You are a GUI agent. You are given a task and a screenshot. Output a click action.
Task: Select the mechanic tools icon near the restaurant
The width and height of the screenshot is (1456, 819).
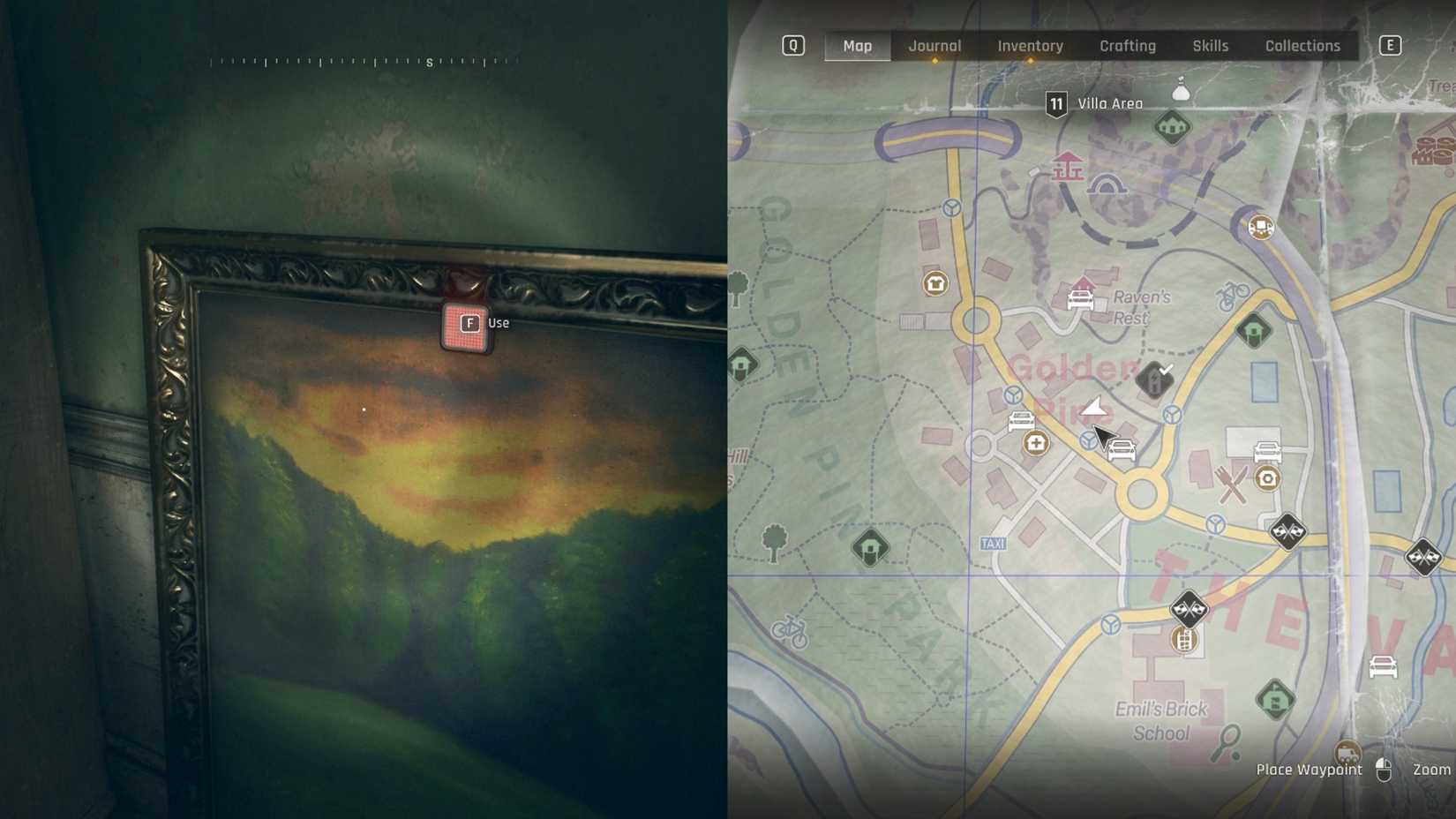[x=1267, y=479]
